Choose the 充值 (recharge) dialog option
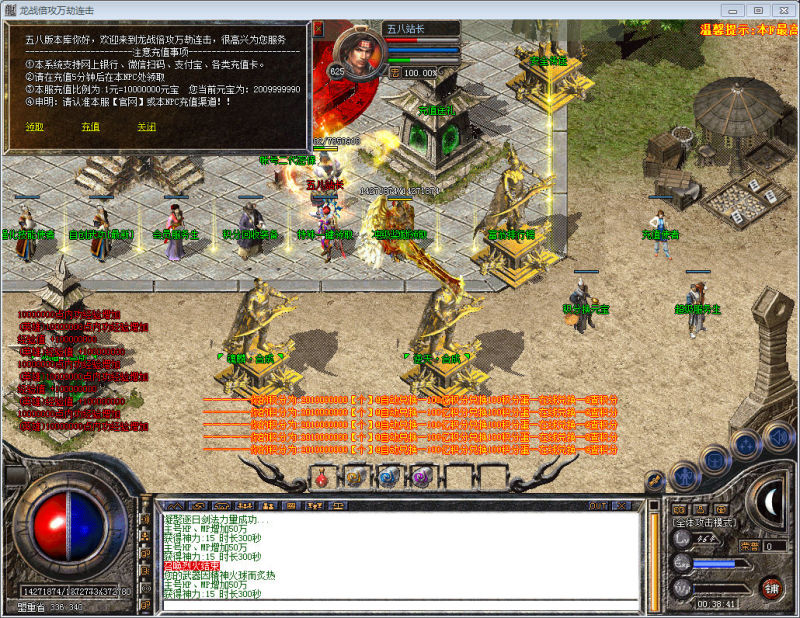Screen dimensions: 800x618 coord(90,127)
